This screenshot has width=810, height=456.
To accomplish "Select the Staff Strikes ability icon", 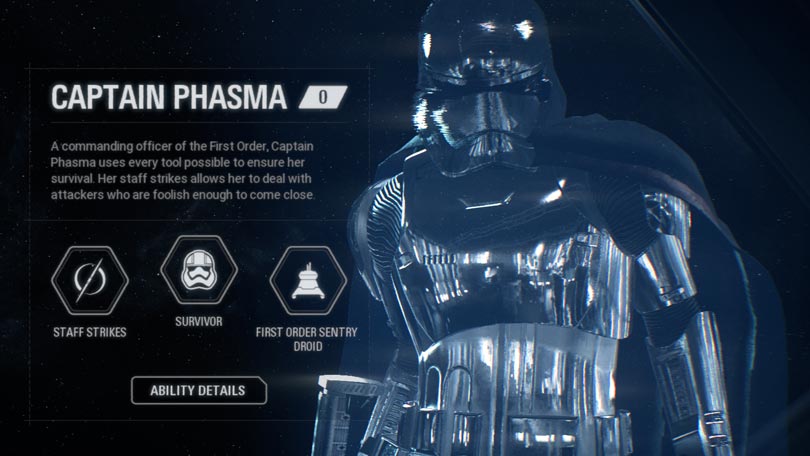I will click(90, 281).
